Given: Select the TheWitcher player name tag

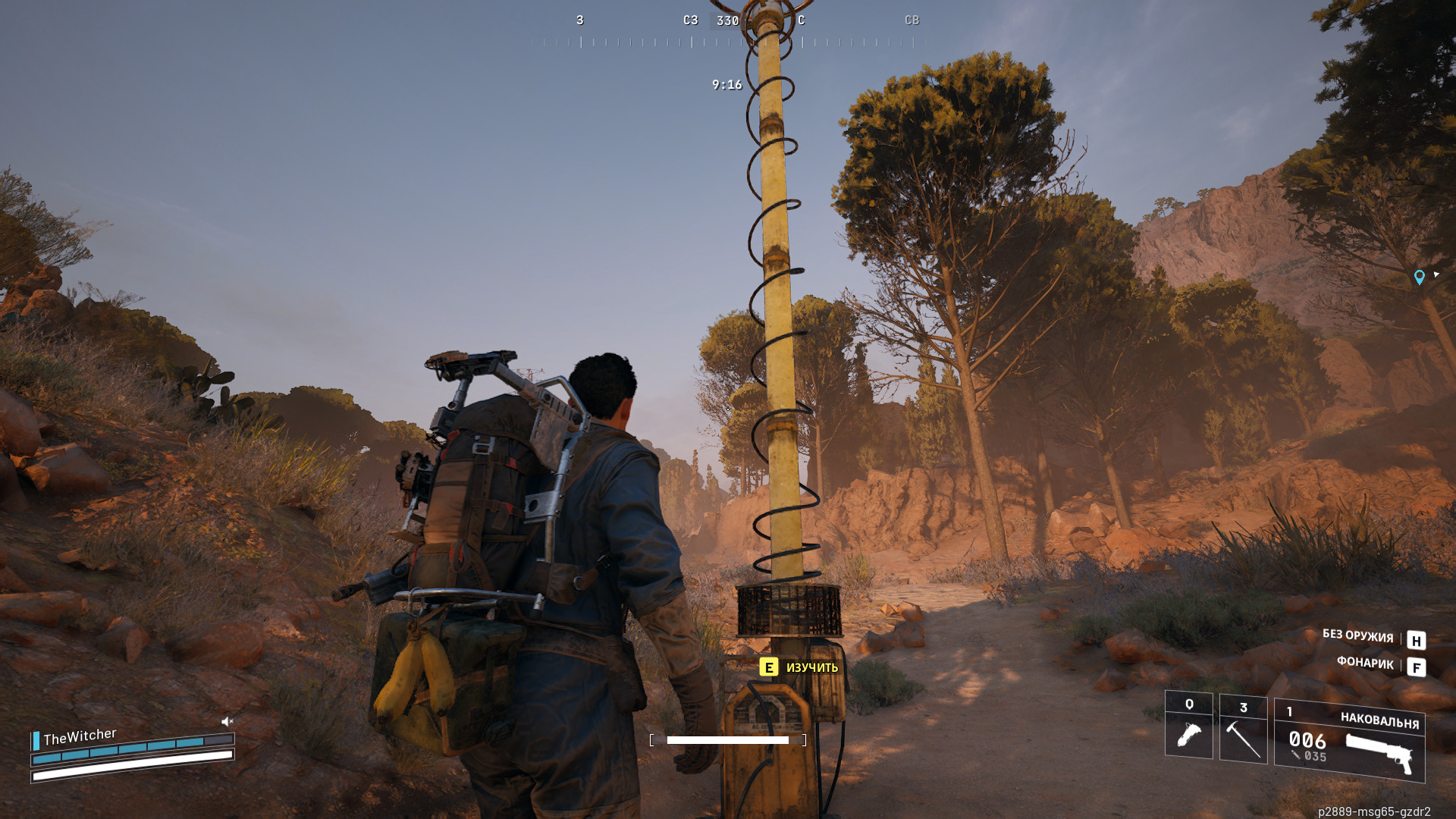Looking at the screenshot, I should (x=80, y=736).
